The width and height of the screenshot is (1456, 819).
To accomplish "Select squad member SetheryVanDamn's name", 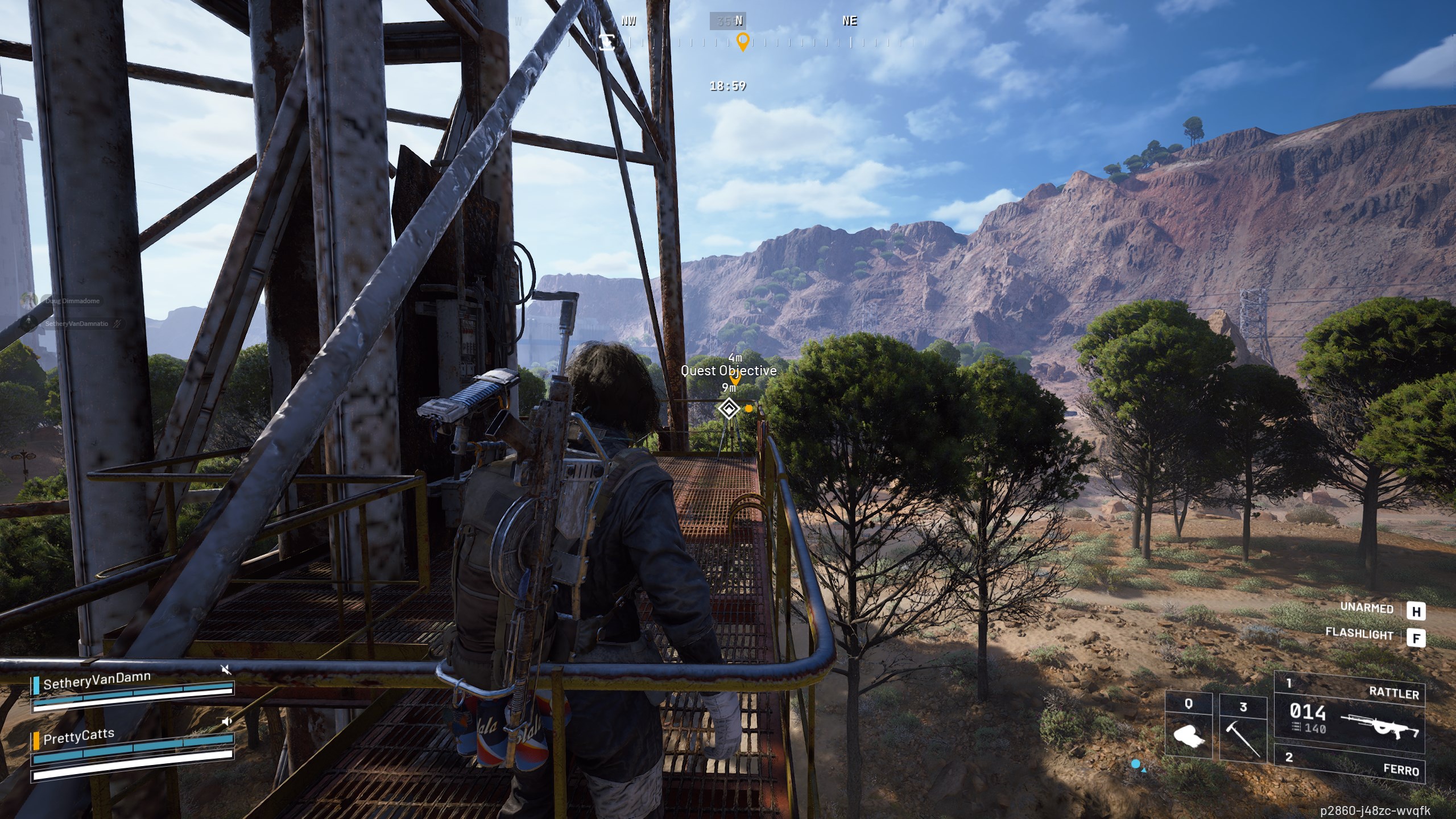I will tap(97, 680).
